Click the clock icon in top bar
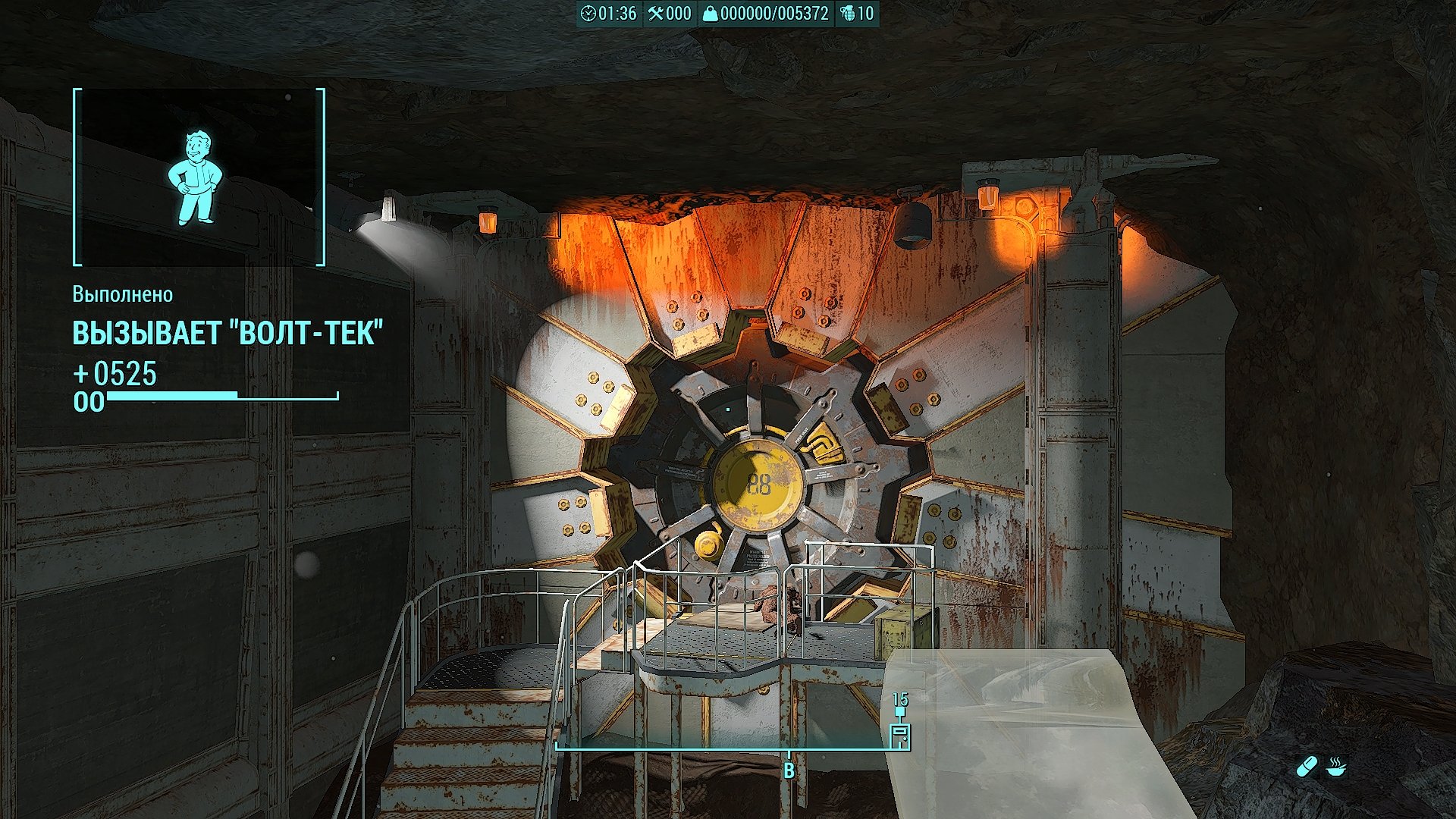 click(x=588, y=13)
